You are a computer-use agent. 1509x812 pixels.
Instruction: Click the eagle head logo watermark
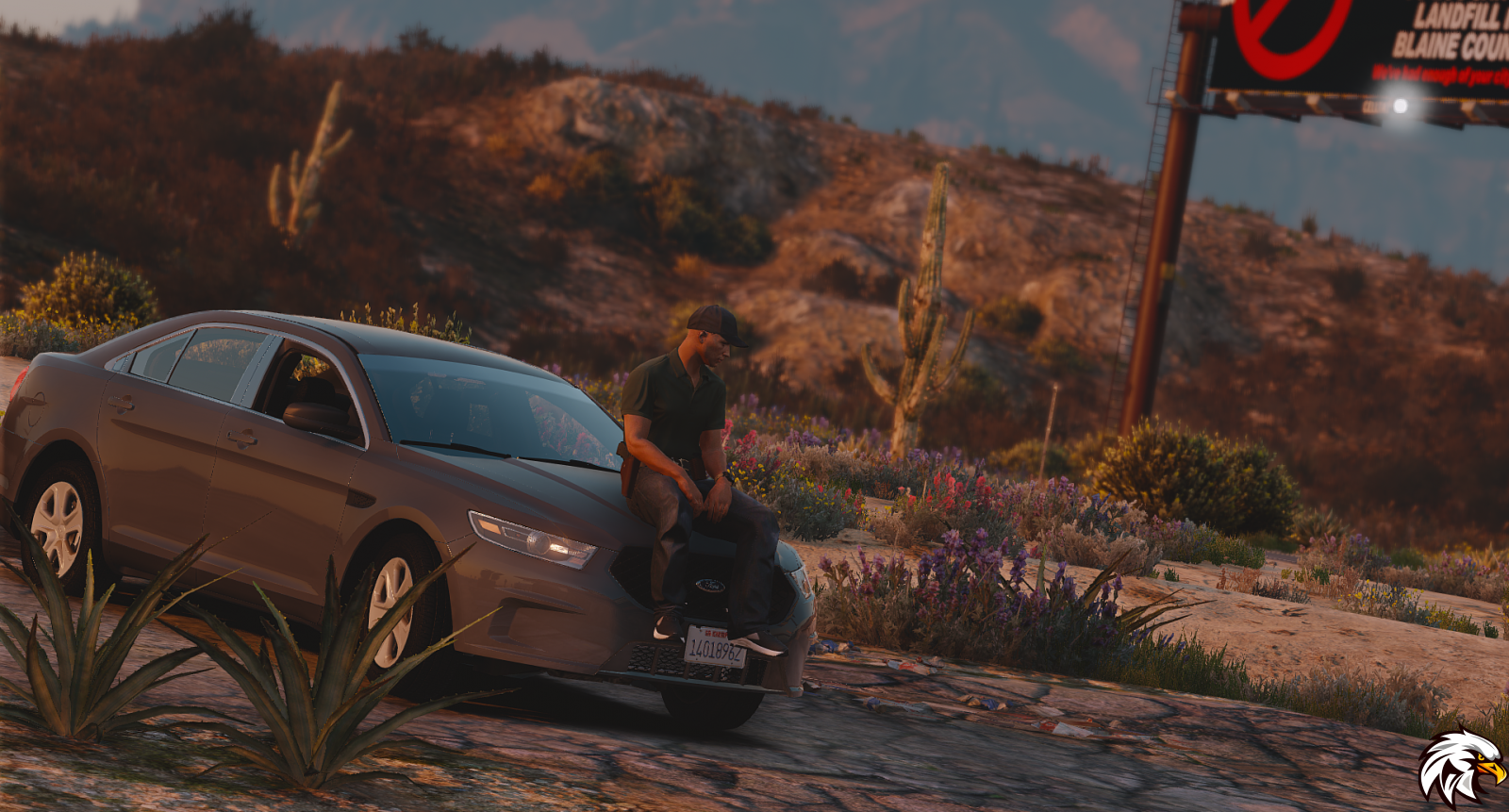[1459, 767]
